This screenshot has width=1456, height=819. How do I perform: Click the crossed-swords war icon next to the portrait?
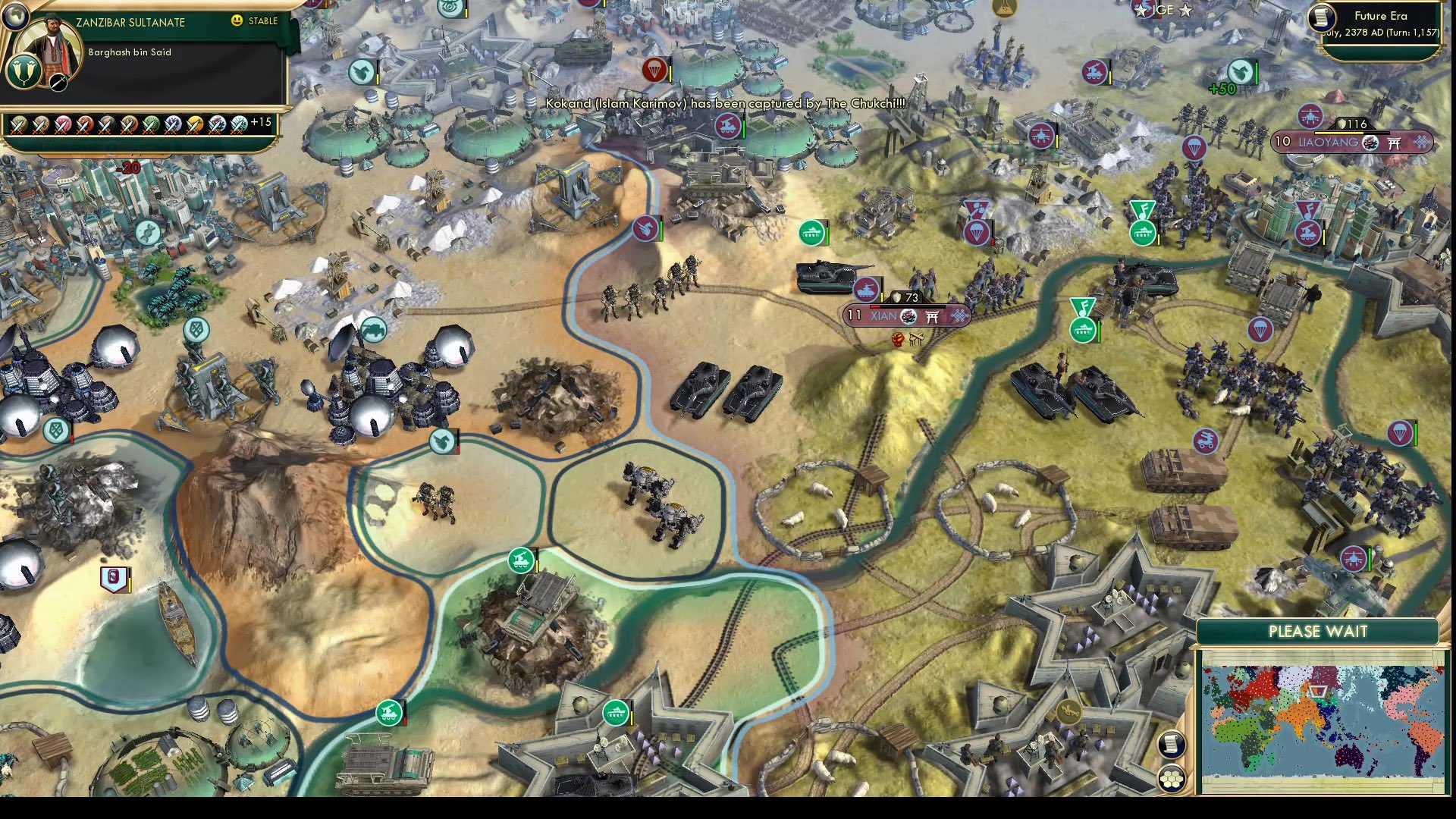(58, 83)
